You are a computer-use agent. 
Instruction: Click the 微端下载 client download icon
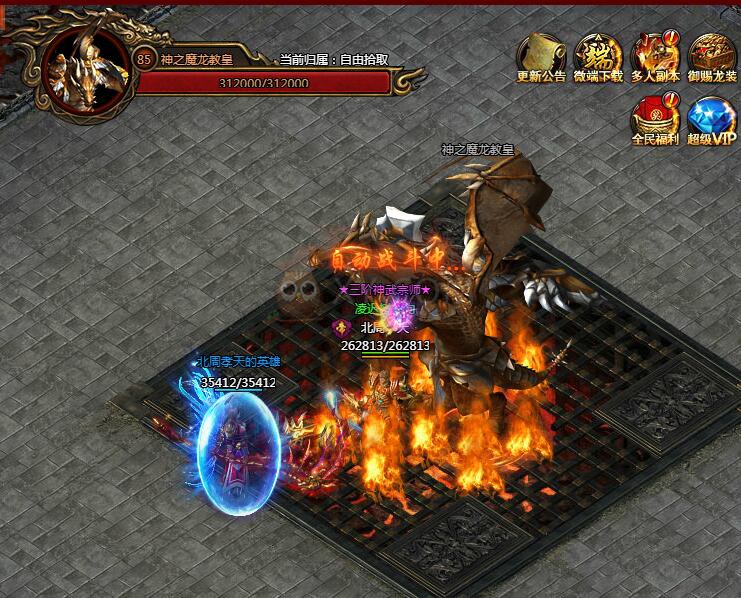pyautogui.click(x=598, y=56)
